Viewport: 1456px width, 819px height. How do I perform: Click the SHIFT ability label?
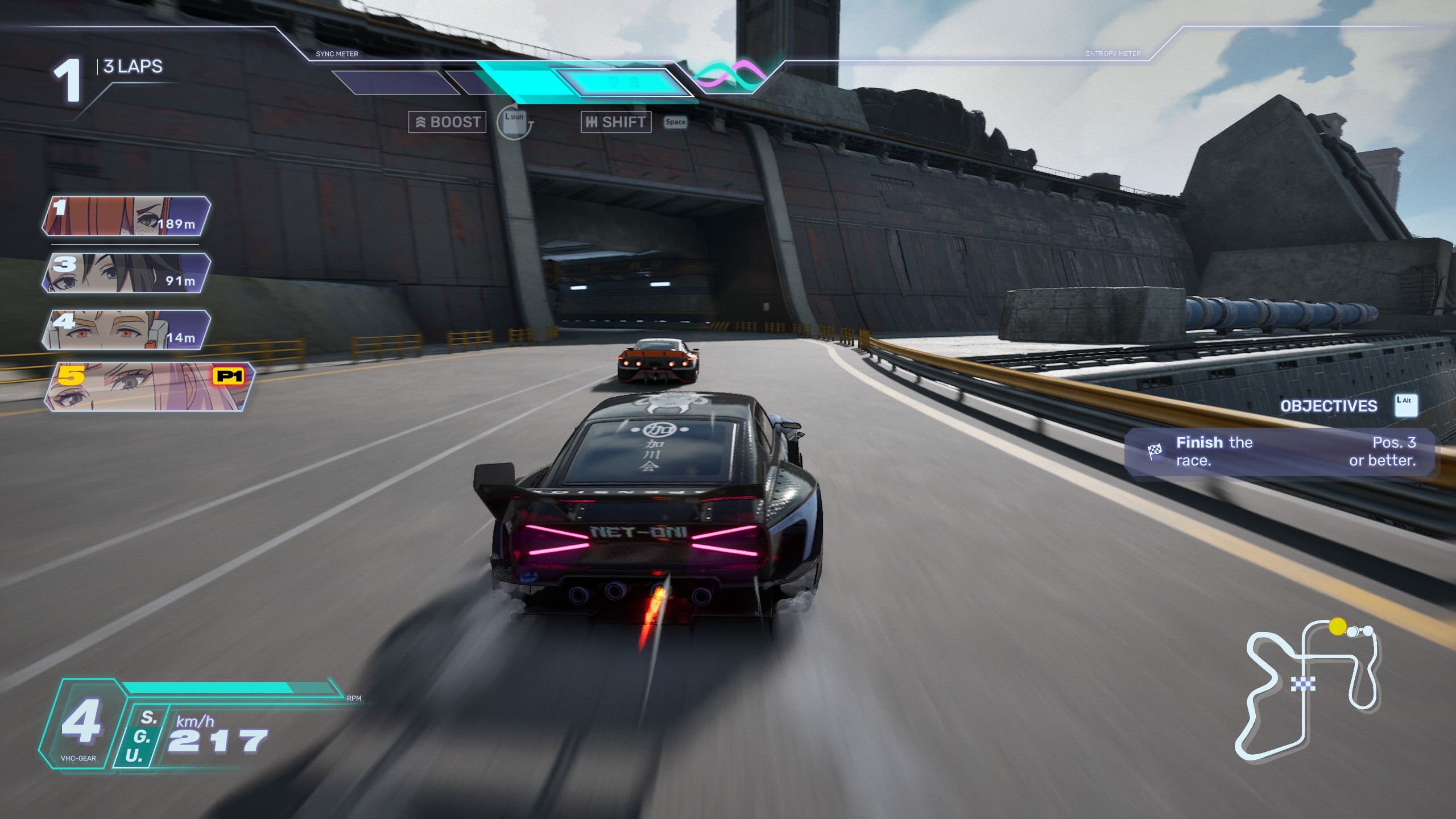tap(616, 122)
